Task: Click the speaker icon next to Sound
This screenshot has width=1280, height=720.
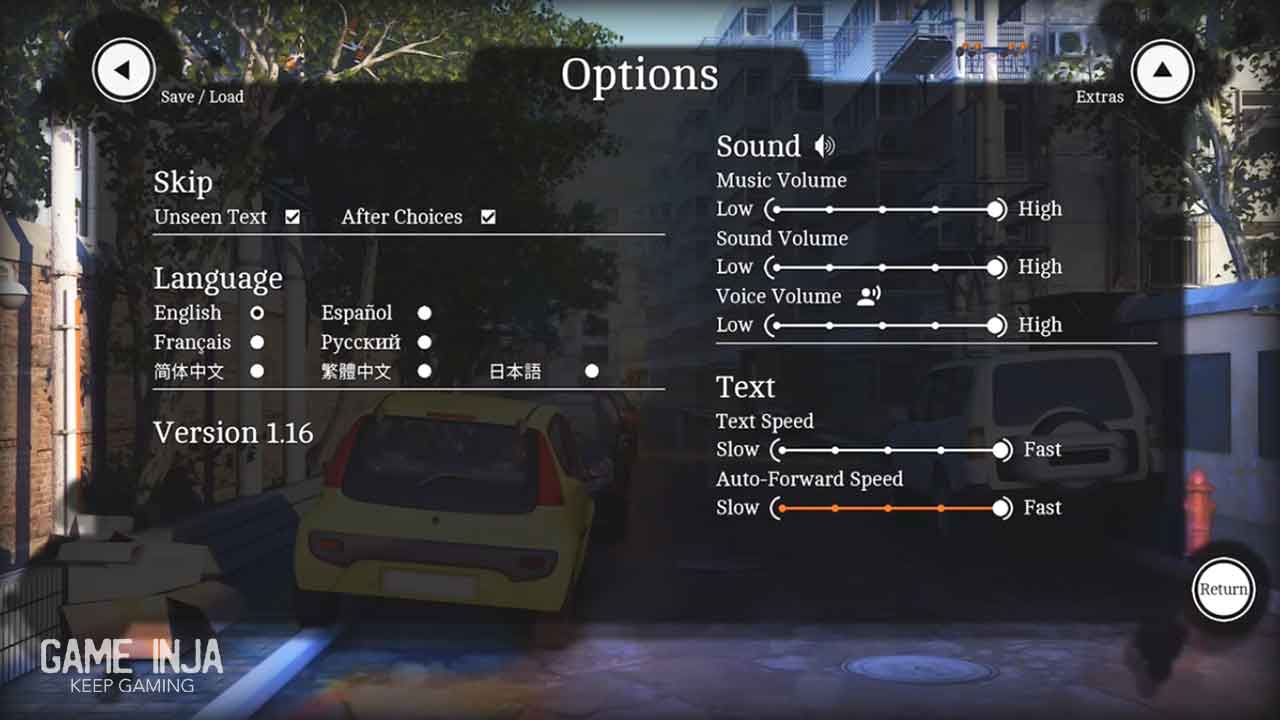Action: [824, 147]
